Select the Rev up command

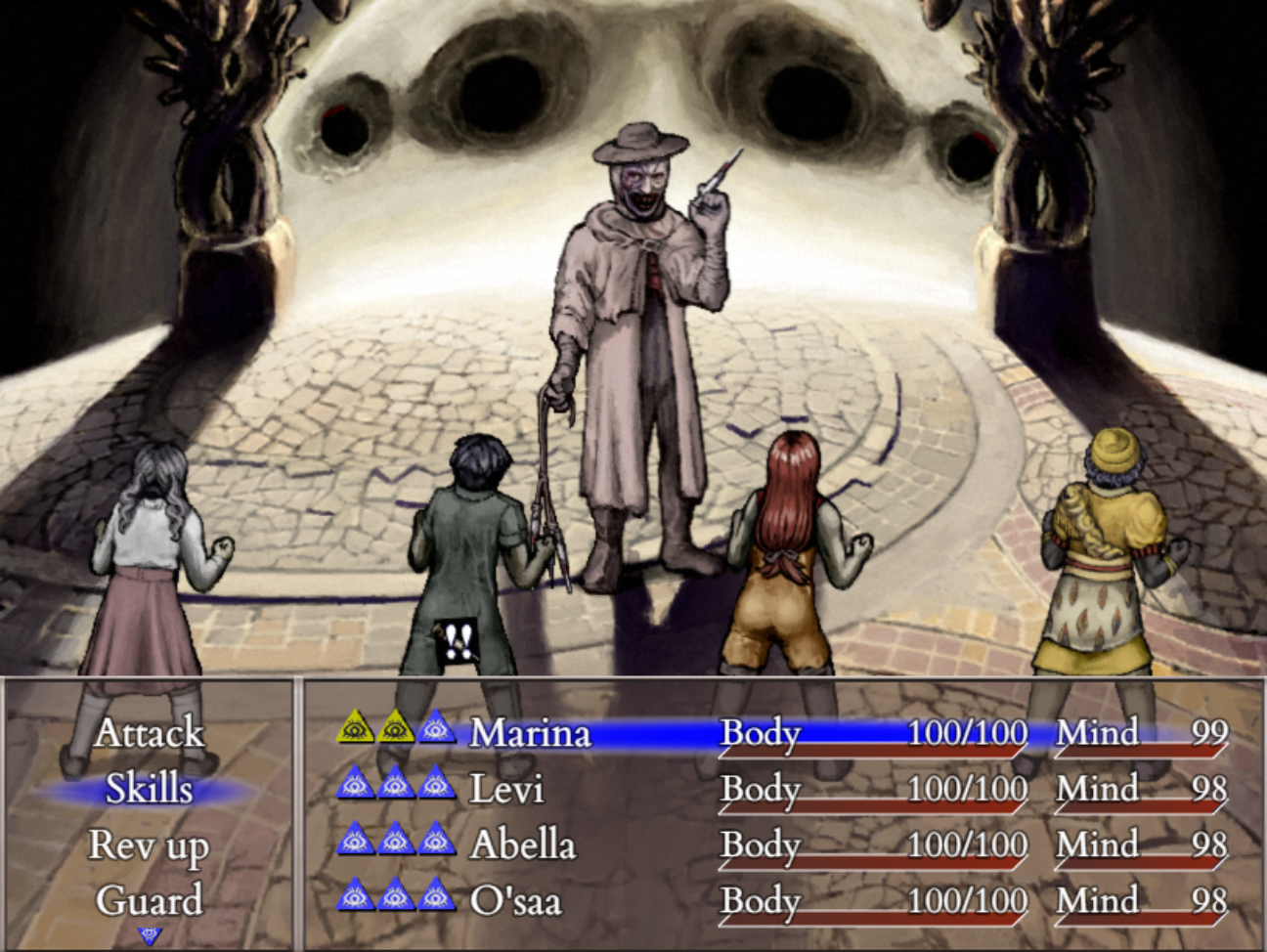[149, 845]
